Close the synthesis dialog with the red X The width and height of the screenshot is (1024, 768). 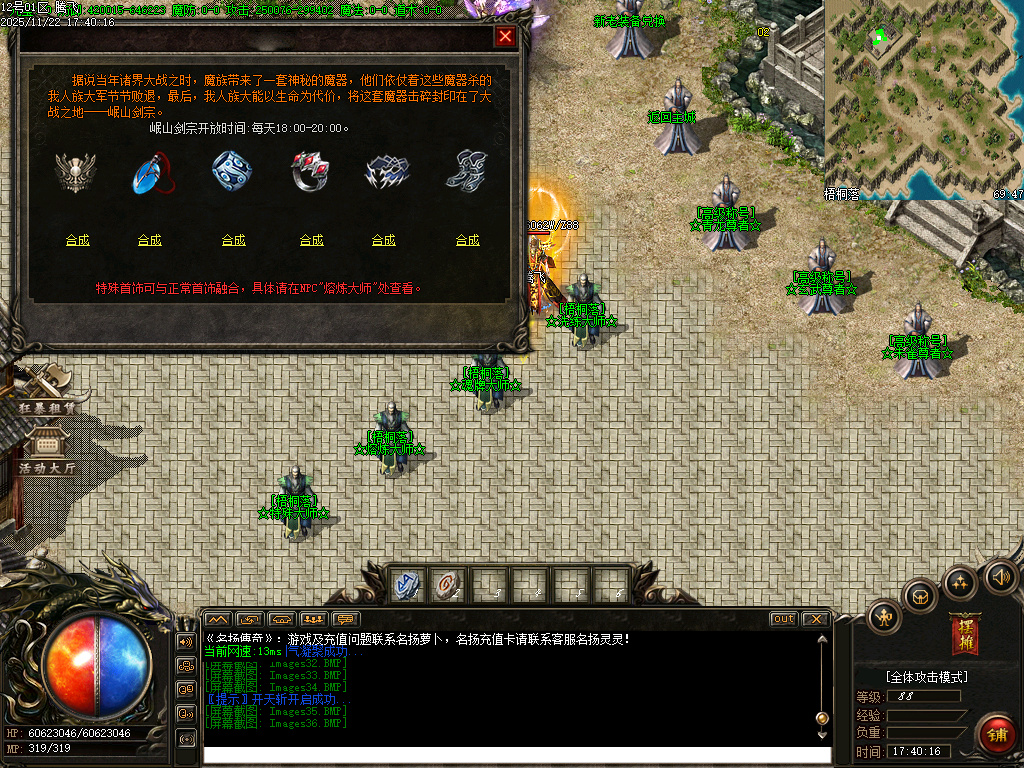pos(506,37)
